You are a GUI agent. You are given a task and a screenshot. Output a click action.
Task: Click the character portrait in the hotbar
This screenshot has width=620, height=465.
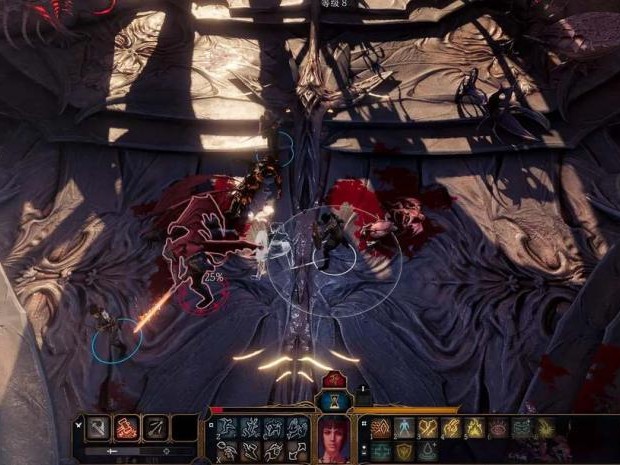tap(332, 436)
